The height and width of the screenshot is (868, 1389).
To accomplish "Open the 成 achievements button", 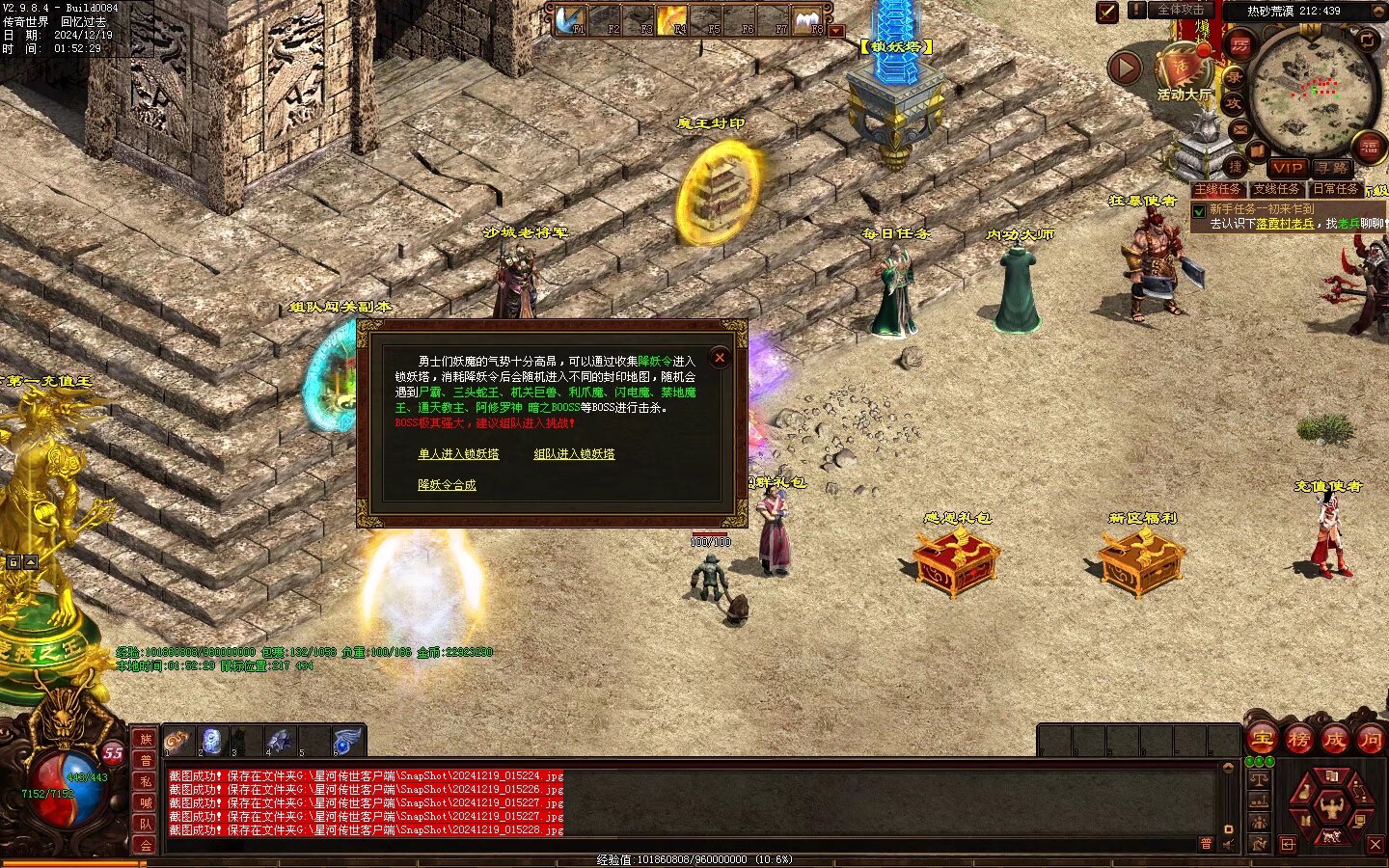I will click(x=1334, y=740).
